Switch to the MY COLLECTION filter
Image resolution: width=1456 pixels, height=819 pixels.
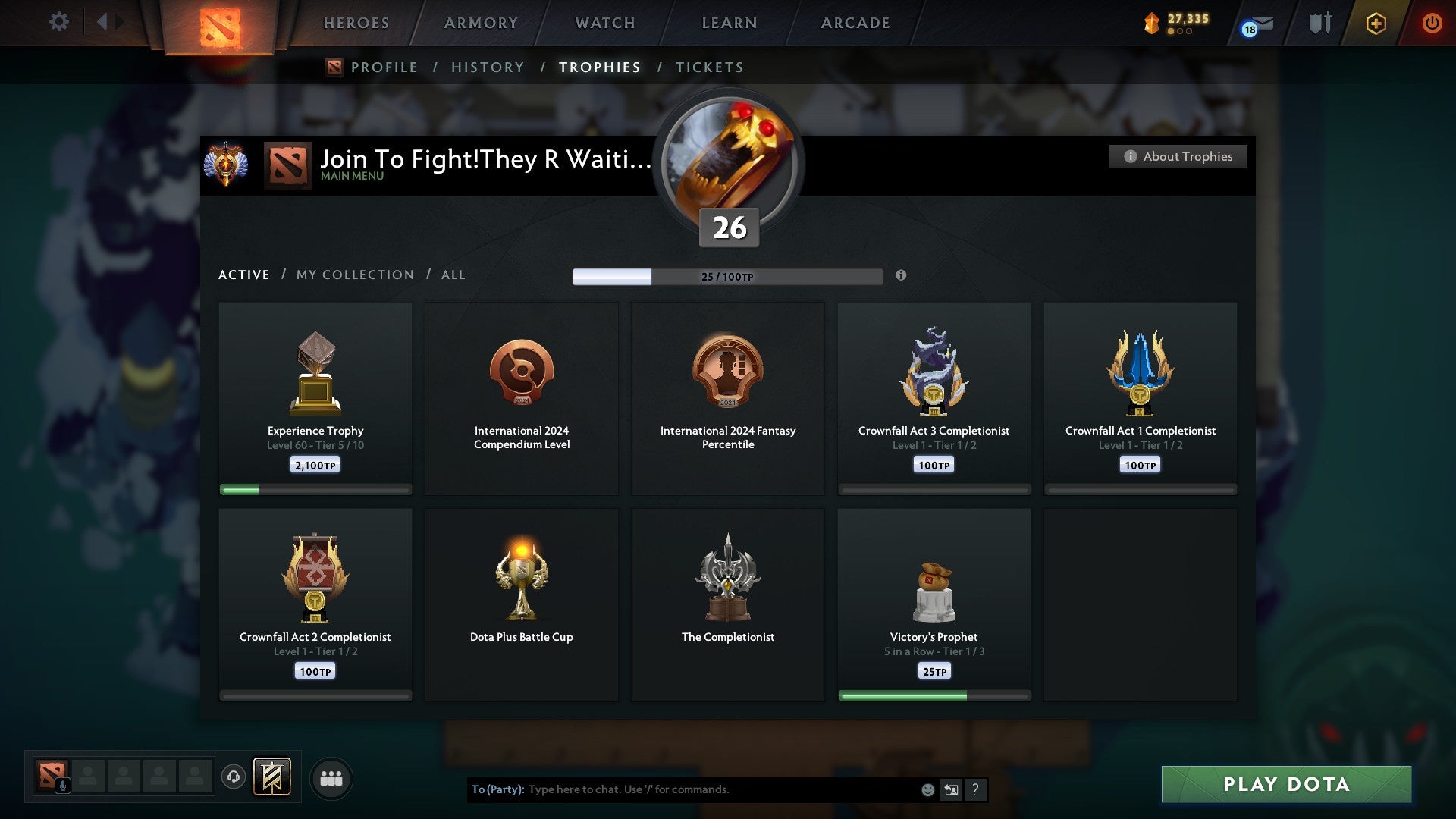coord(354,275)
